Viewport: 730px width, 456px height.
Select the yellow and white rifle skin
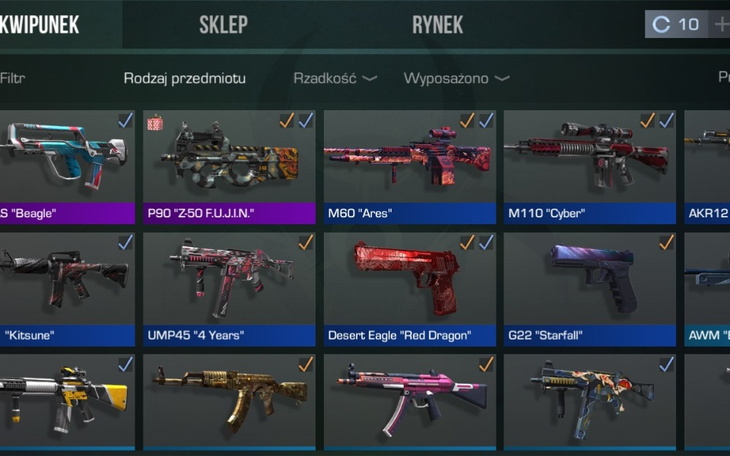[65, 400]
